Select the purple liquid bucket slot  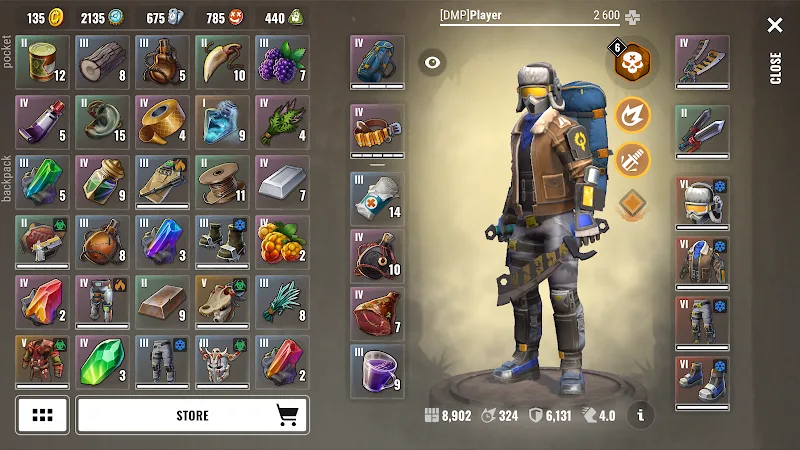pos(377,371)
